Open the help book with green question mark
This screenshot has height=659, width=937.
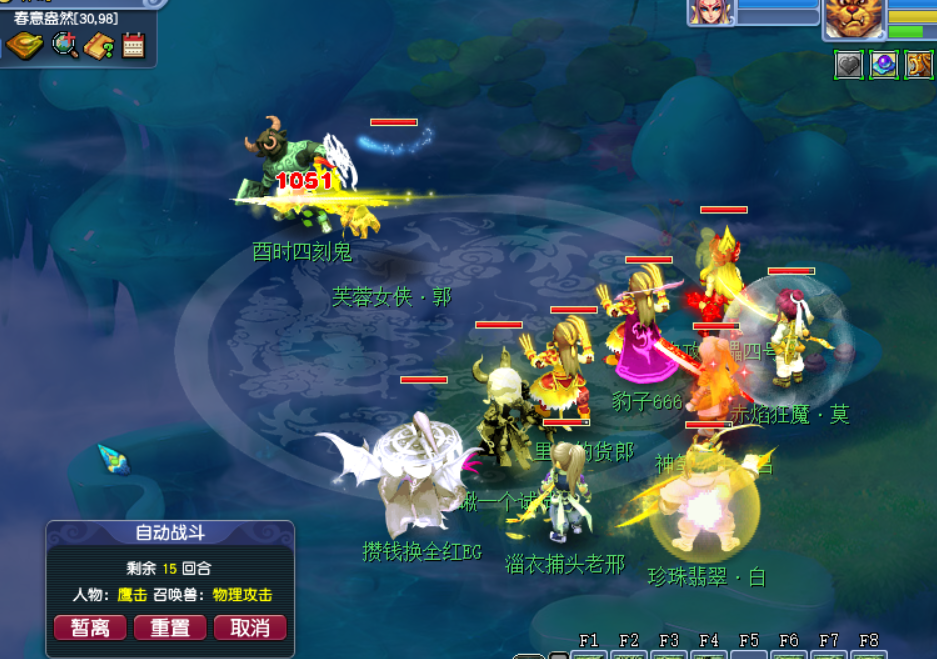click(x=99, y=45)
